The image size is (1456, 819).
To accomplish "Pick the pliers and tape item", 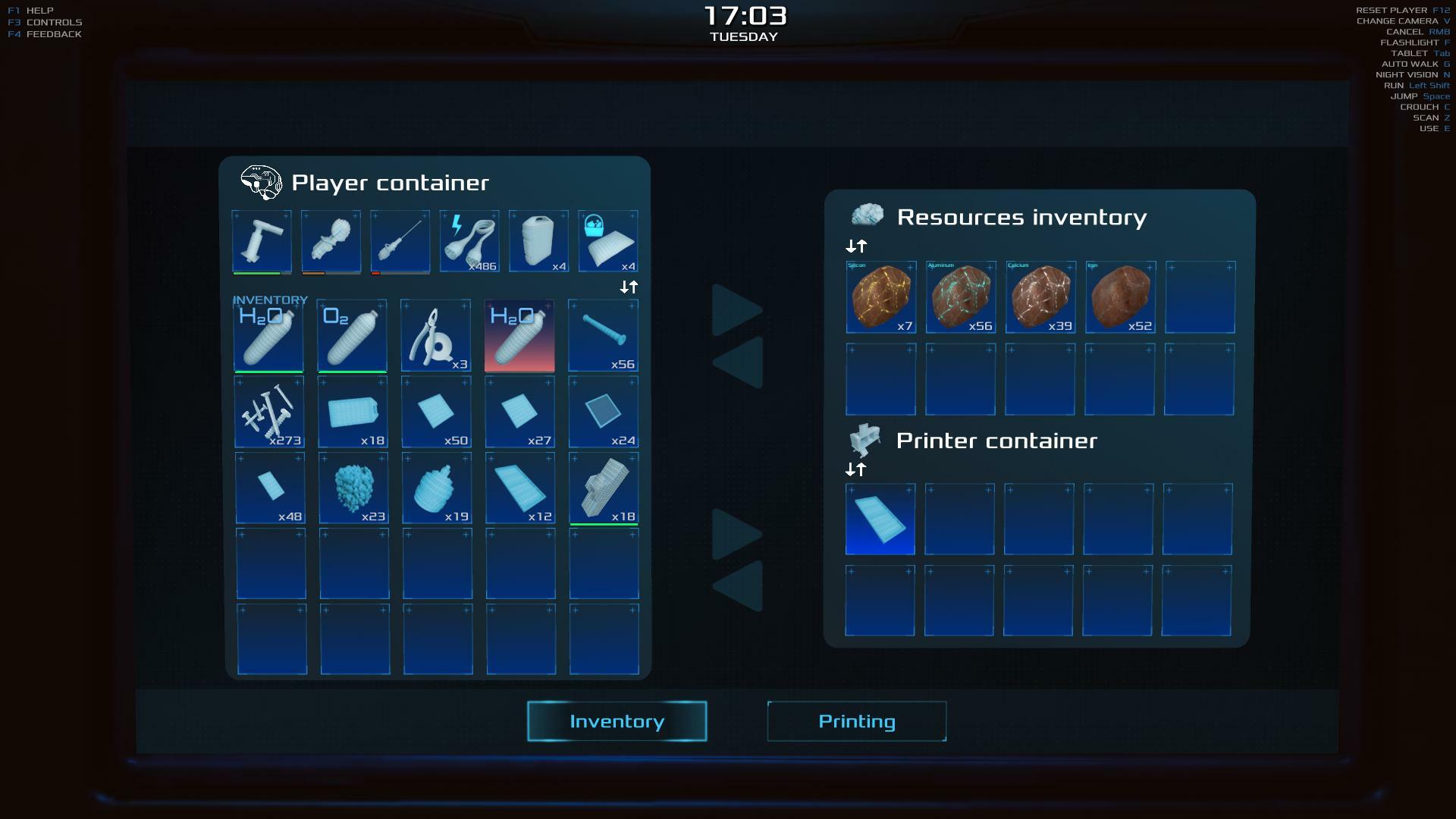I will pyautogui.click(x=436, y=336).
